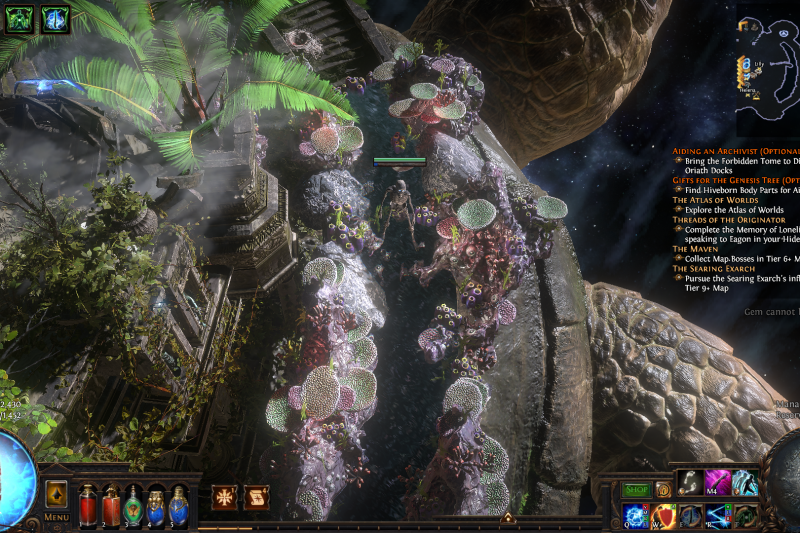Activate the red shield skill on W
Viewport: 800px width, 533px height.
(x=664, y=516)
